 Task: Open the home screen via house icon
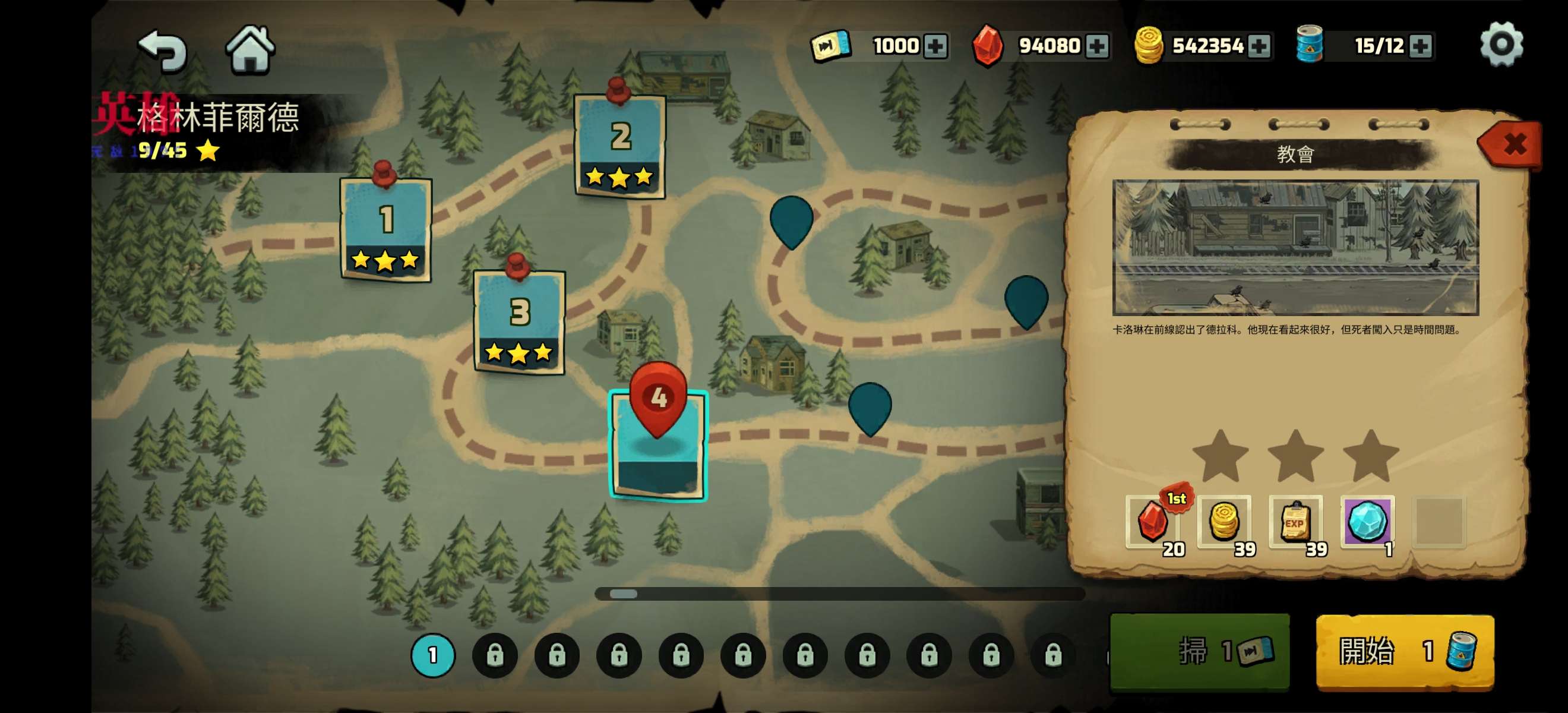[x=250, y=49]
